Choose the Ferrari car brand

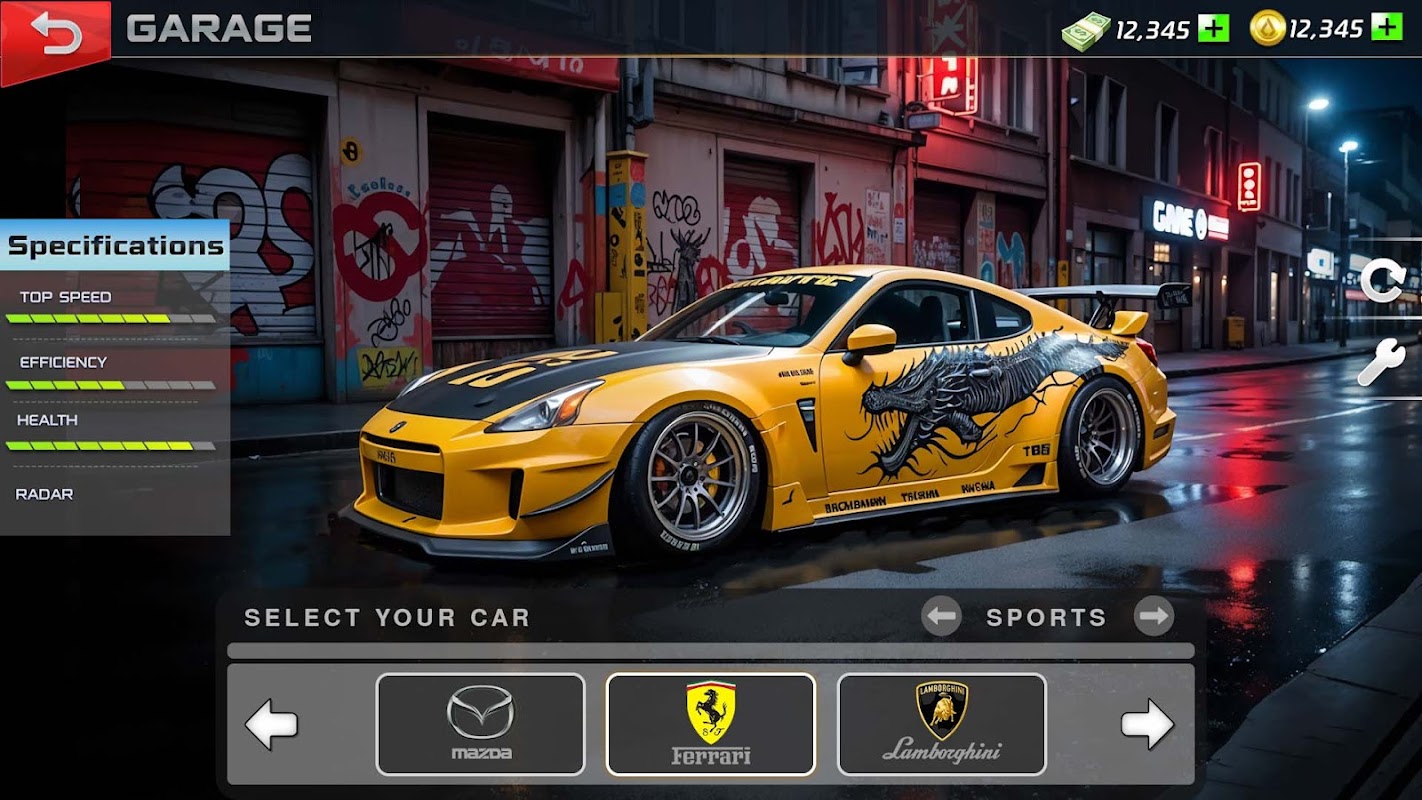[710, 724]
